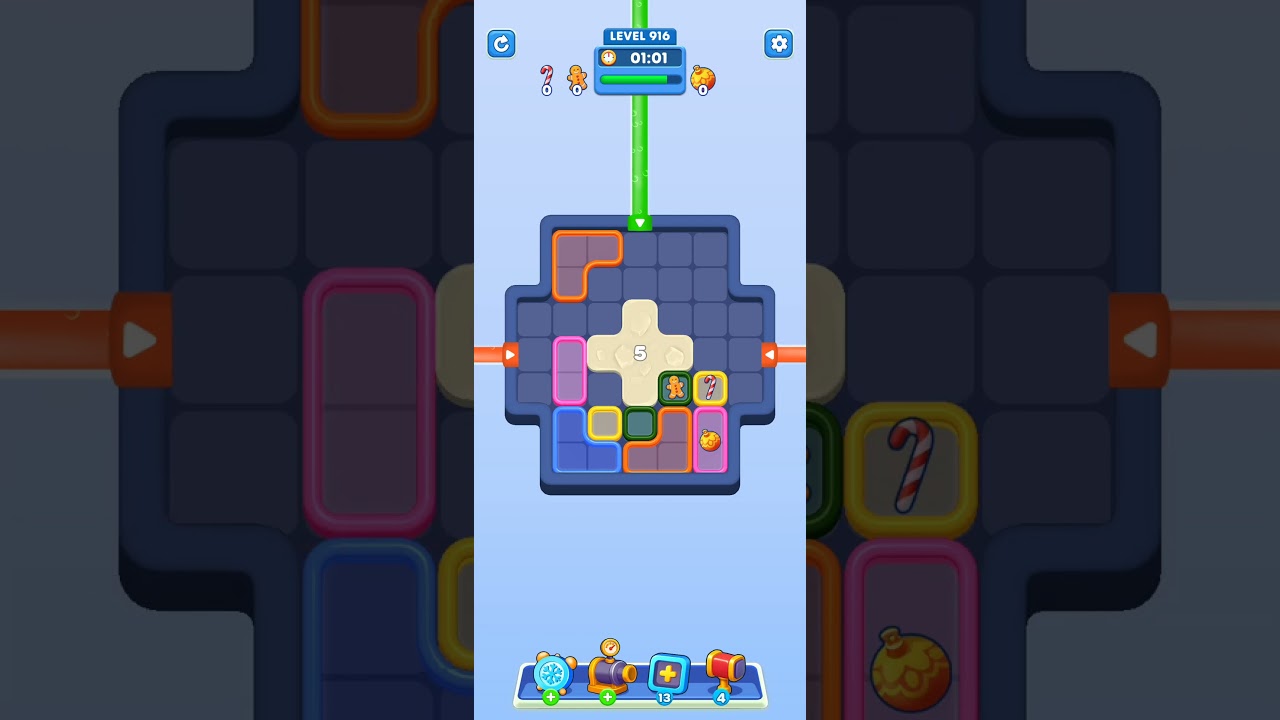Tap the pink vertical block on the left
Image resolution: width=1280 pixels, height=720 pixels.
click(570, 370)
